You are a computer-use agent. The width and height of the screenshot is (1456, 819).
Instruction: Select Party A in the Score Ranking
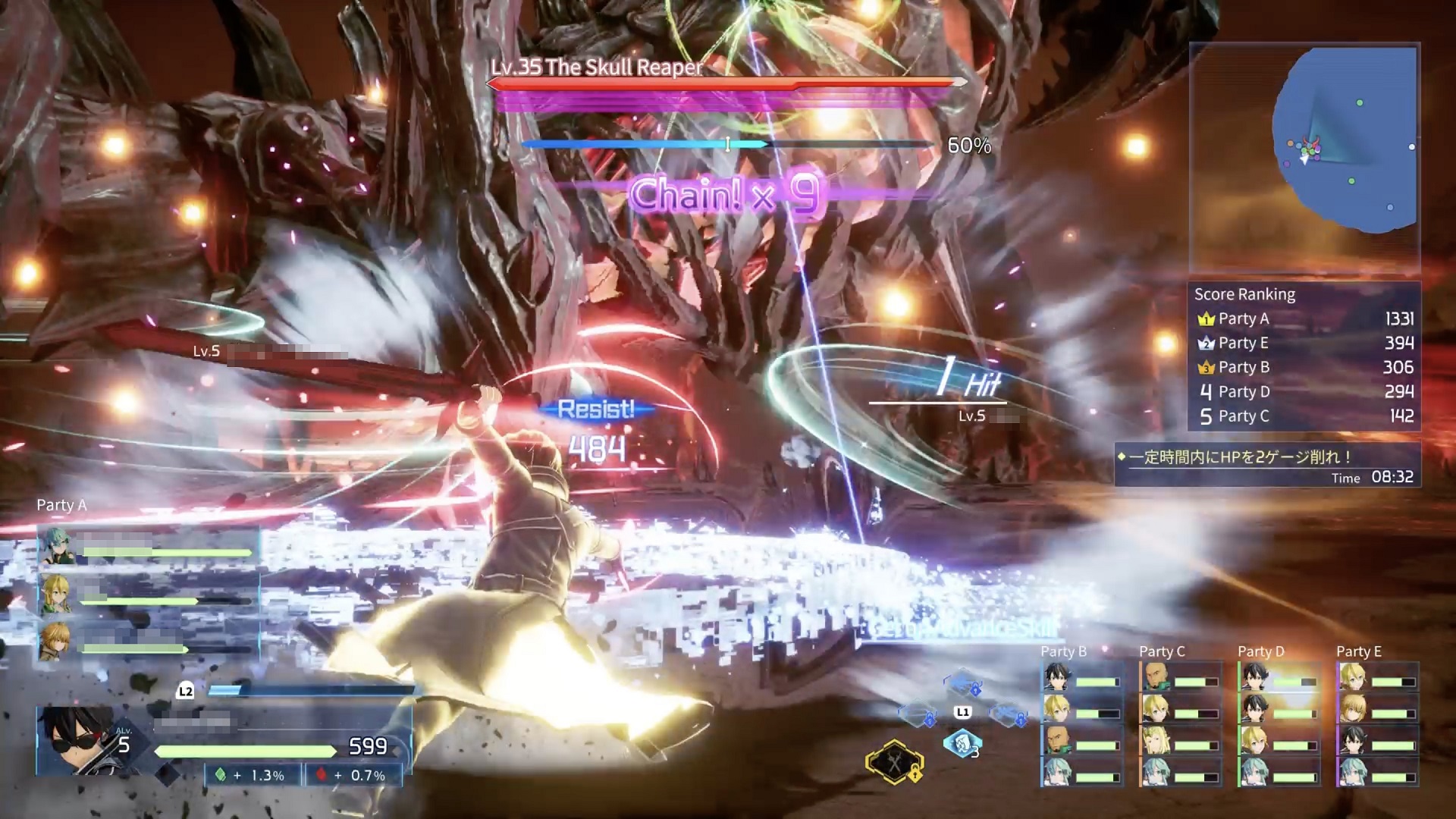pos(1304,319)
